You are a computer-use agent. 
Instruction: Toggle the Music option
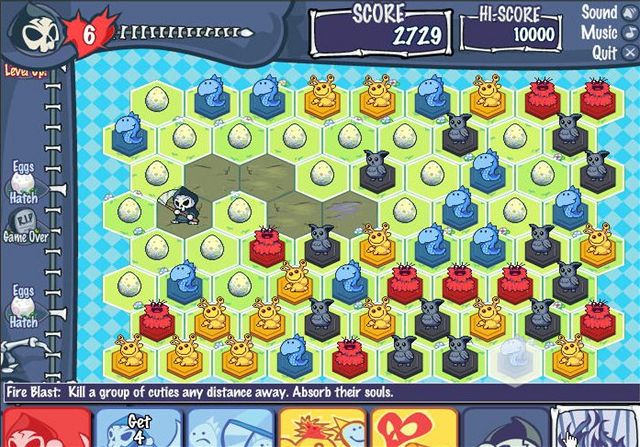603,33
